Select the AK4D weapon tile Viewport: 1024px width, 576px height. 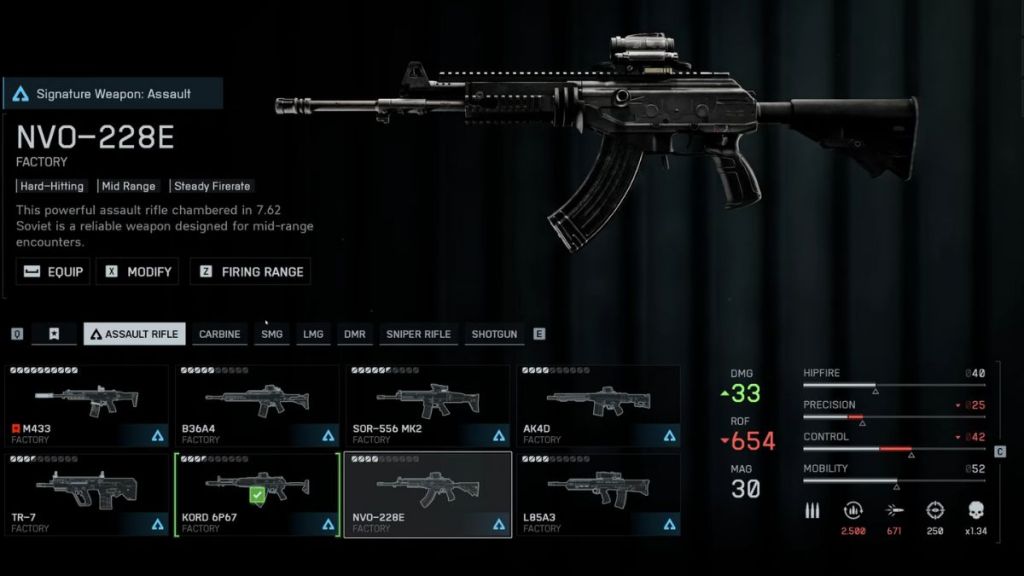[x=598, y=405]
